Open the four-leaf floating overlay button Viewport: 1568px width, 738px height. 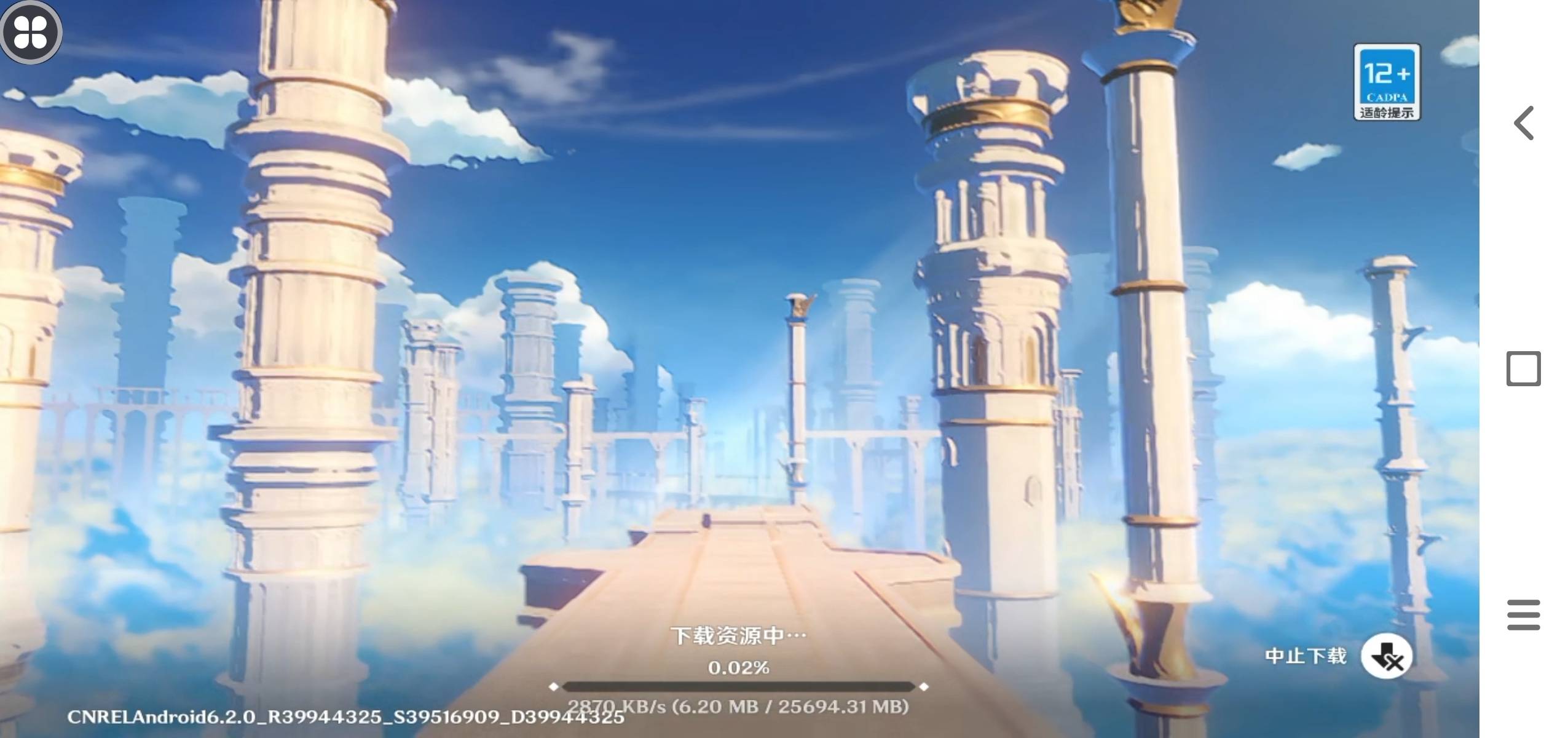(x=30, y=31)
